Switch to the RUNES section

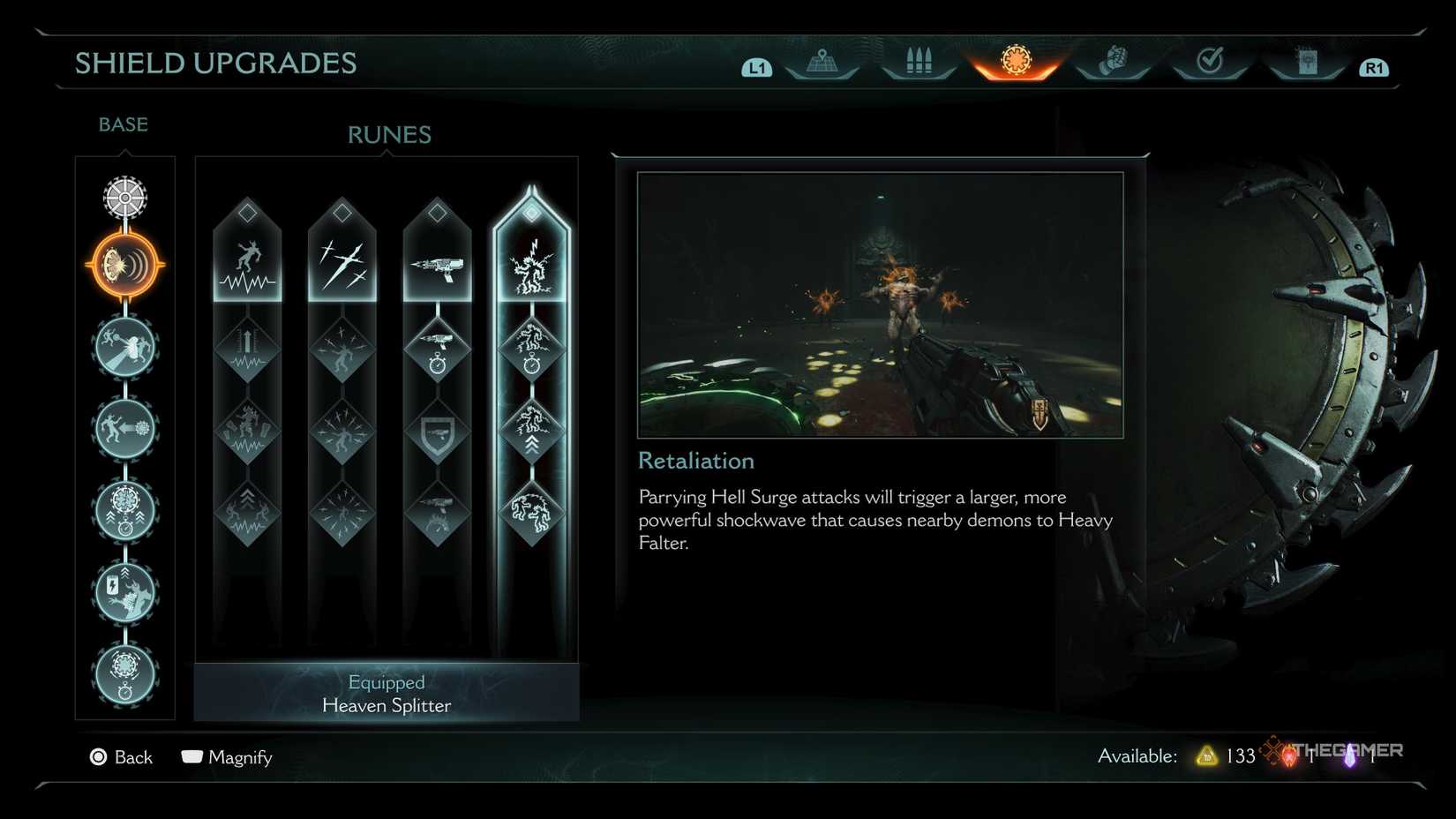coord(388,134)
